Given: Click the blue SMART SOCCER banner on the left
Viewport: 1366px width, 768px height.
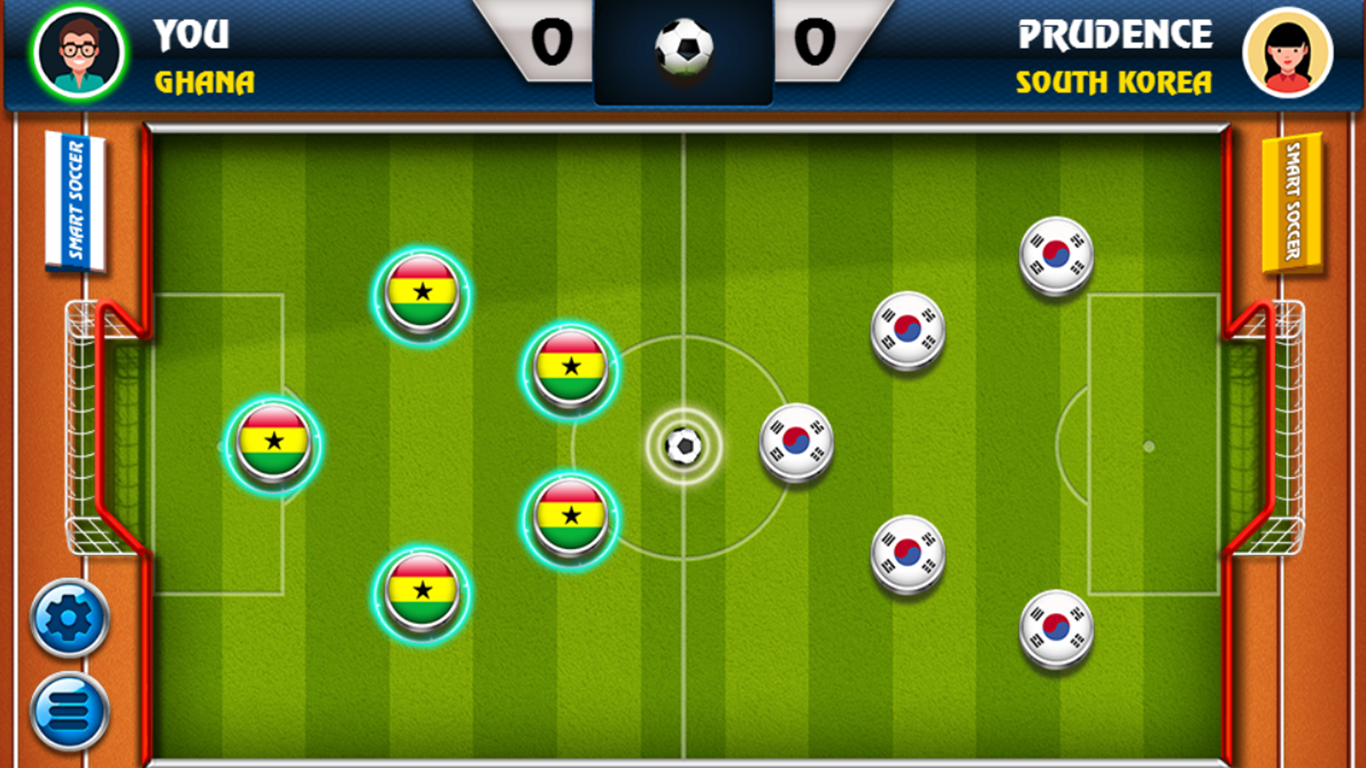Looking at the screenshot, I should [x=74, y=198].
